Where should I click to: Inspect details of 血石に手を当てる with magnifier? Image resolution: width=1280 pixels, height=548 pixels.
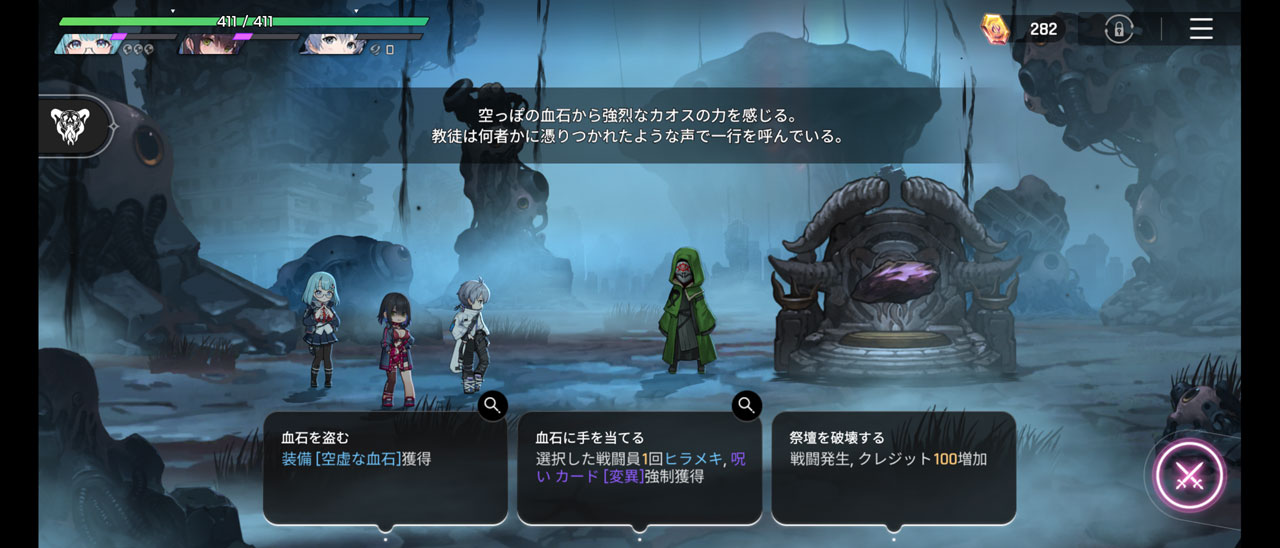746,405
